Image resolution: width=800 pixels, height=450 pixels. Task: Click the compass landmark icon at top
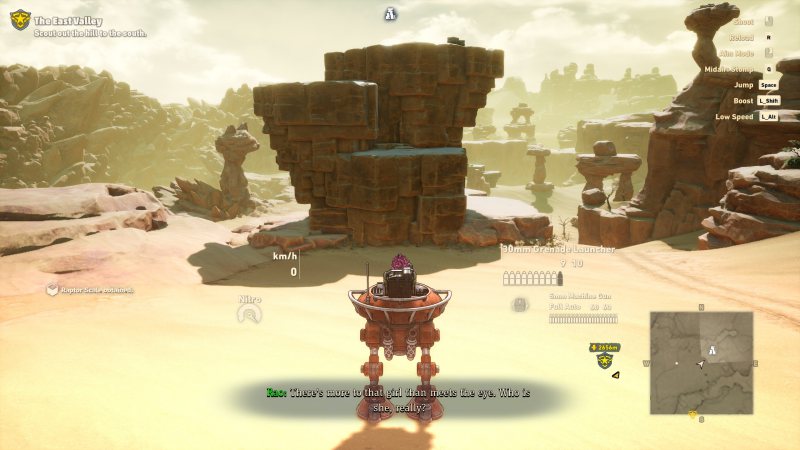coord(392,14)
